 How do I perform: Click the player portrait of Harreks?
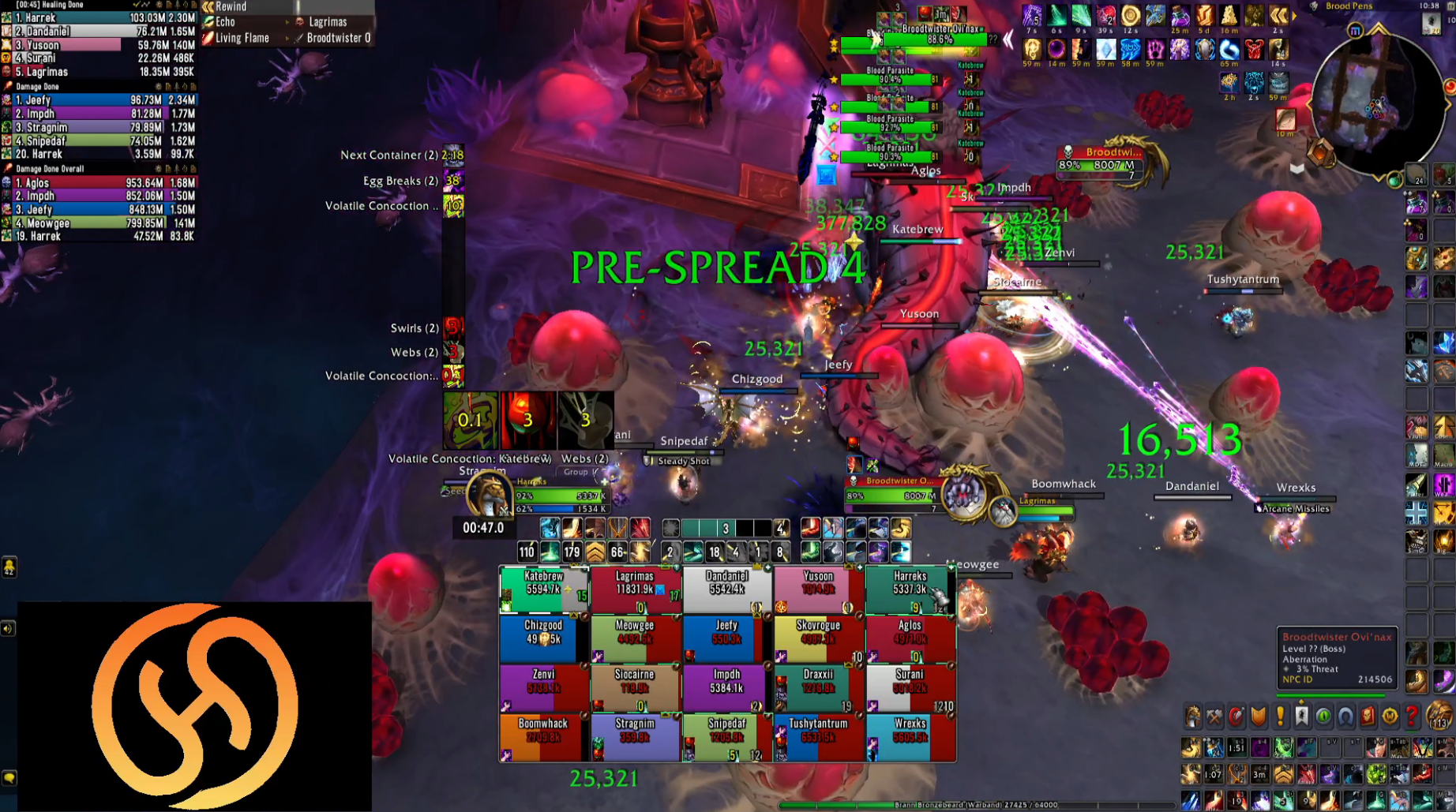489,495
